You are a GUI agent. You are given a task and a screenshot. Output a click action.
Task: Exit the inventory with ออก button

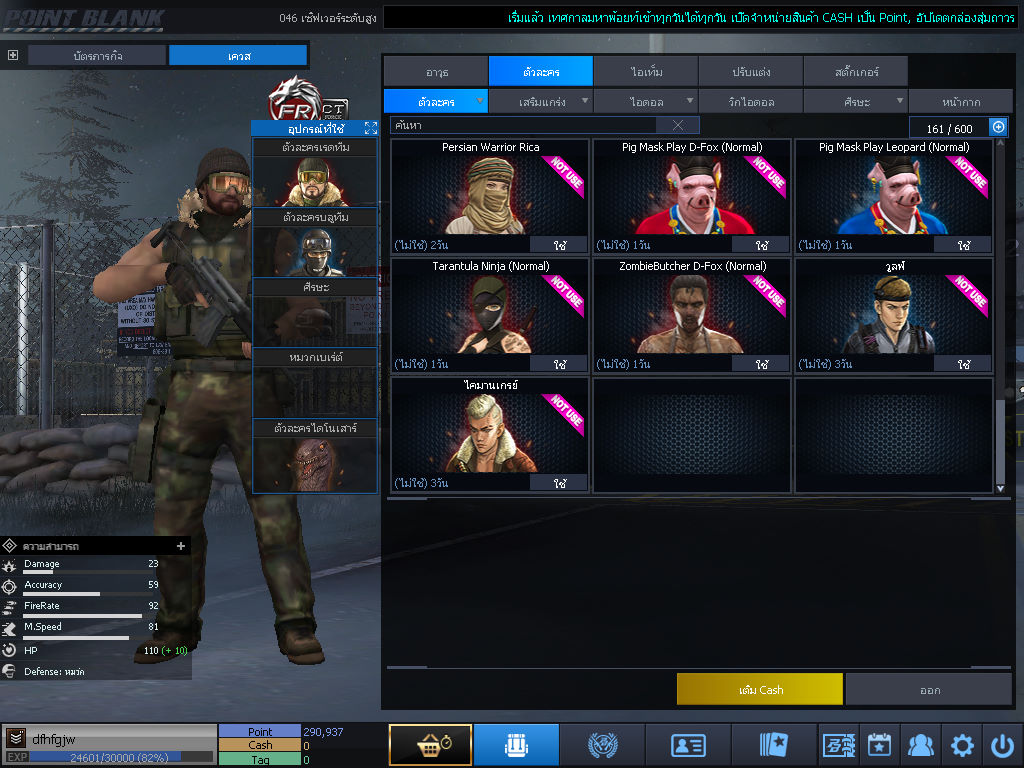929,689
